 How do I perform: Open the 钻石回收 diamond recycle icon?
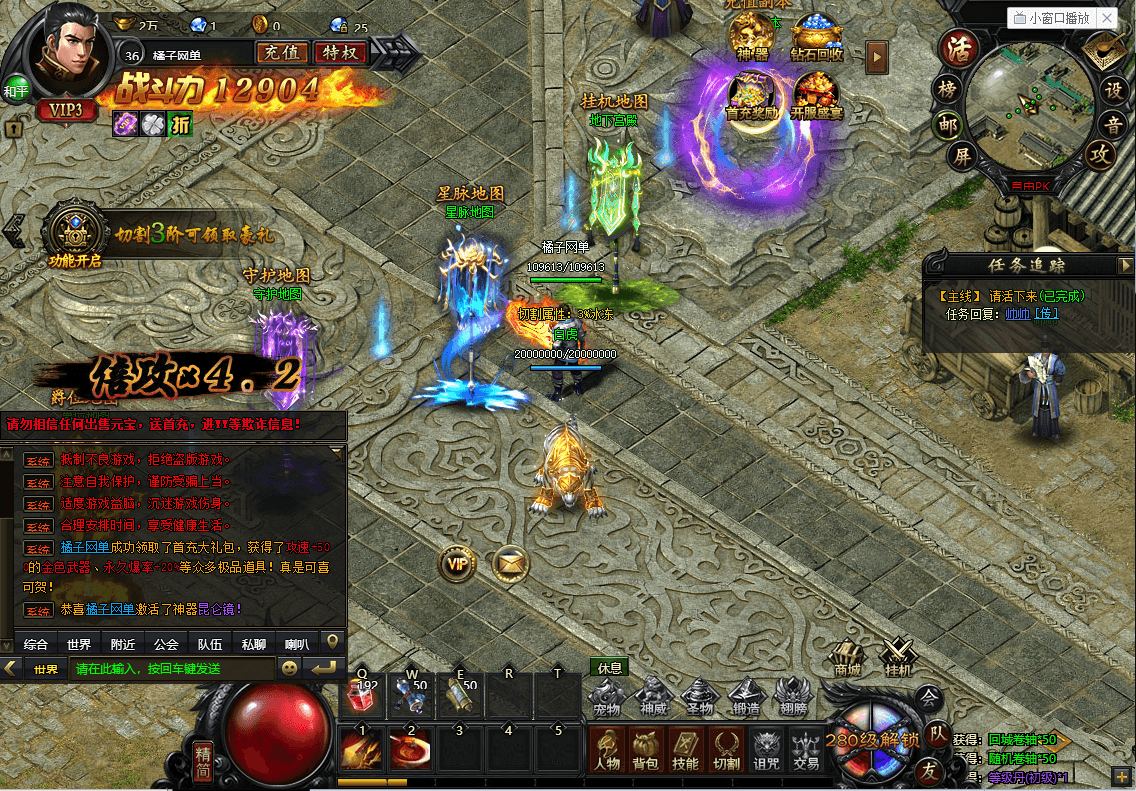click(816, 38)
